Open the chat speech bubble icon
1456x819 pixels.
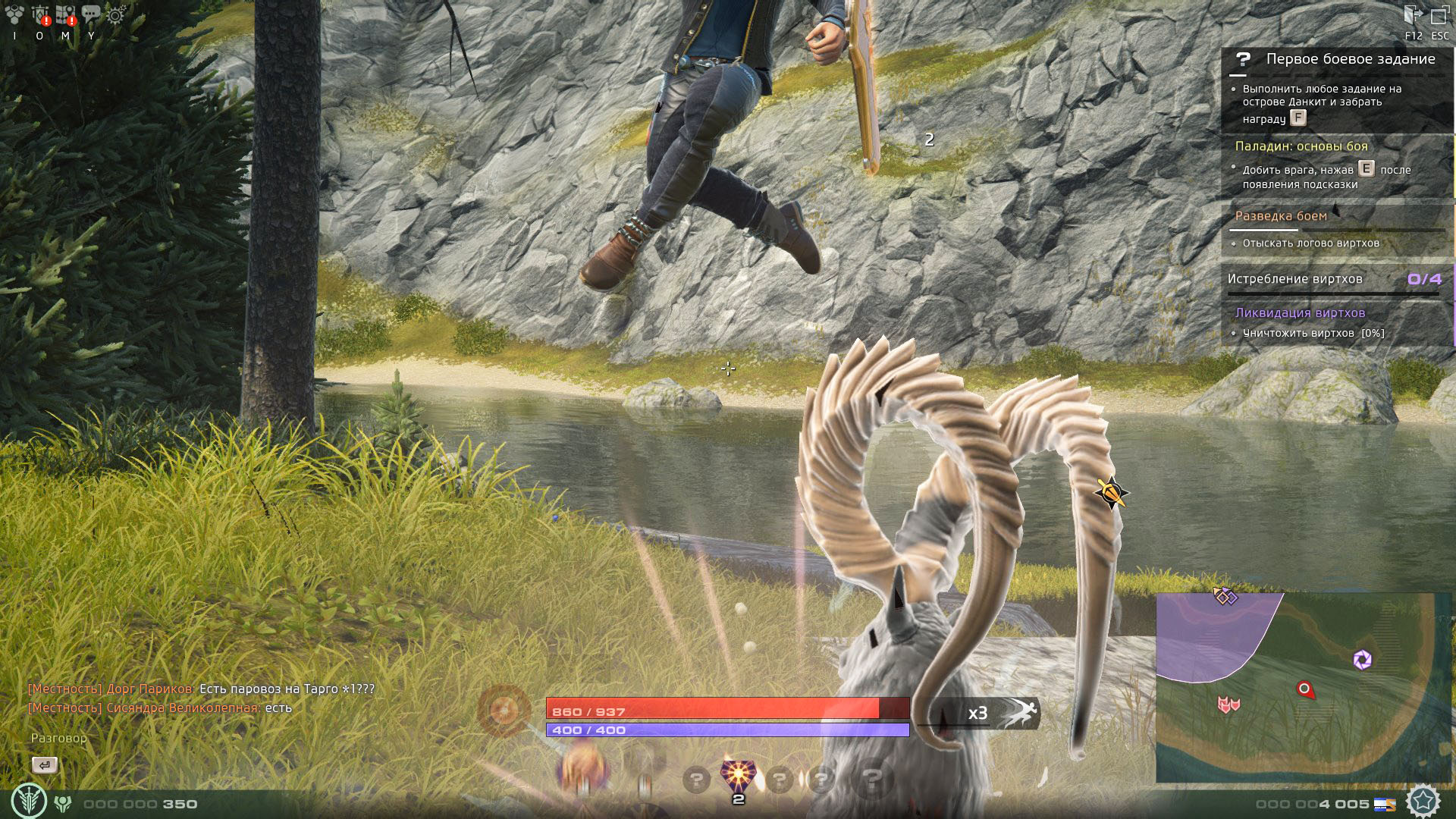click(91, 14)
